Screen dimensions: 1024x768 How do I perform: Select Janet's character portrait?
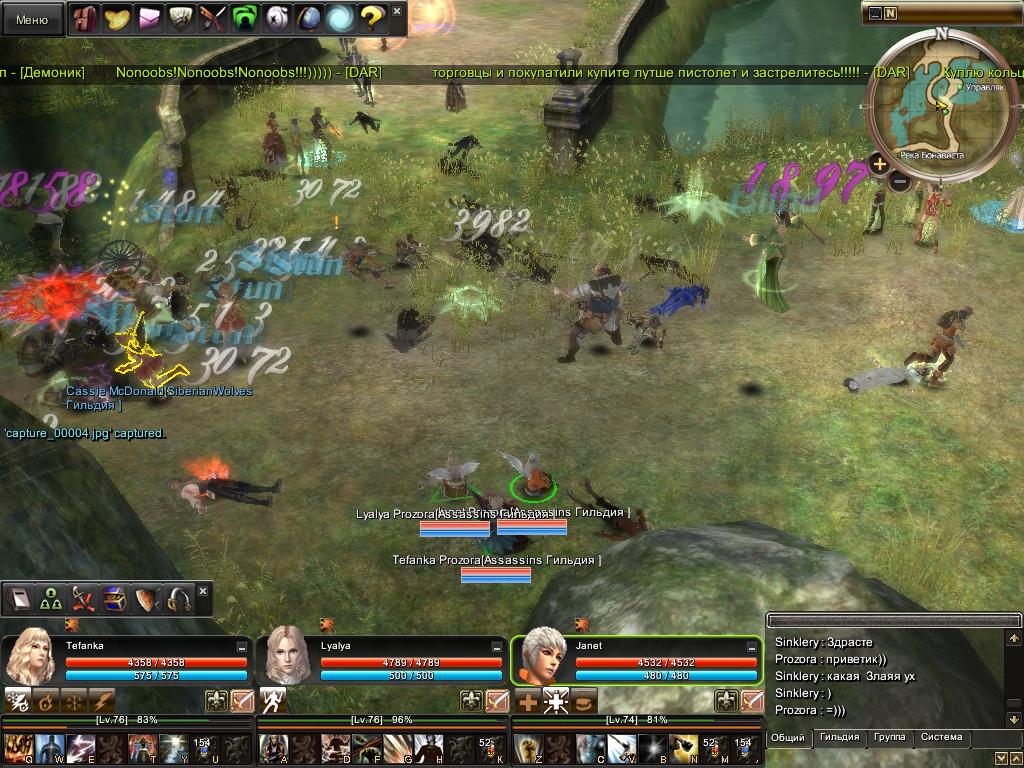[540, 656]
